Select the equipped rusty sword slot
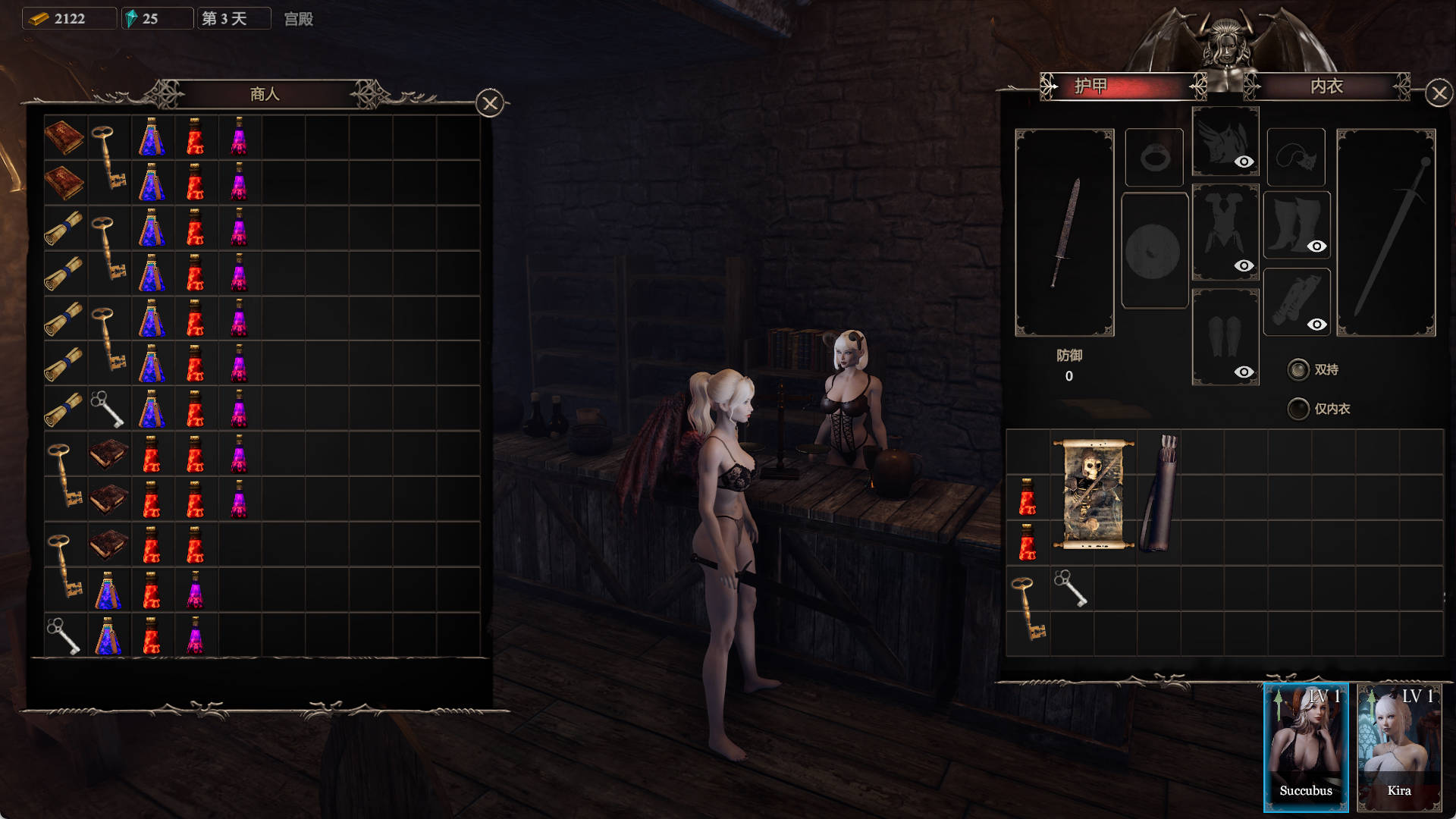Viewport: 1456px width, 819px height. click(1064, 232)
